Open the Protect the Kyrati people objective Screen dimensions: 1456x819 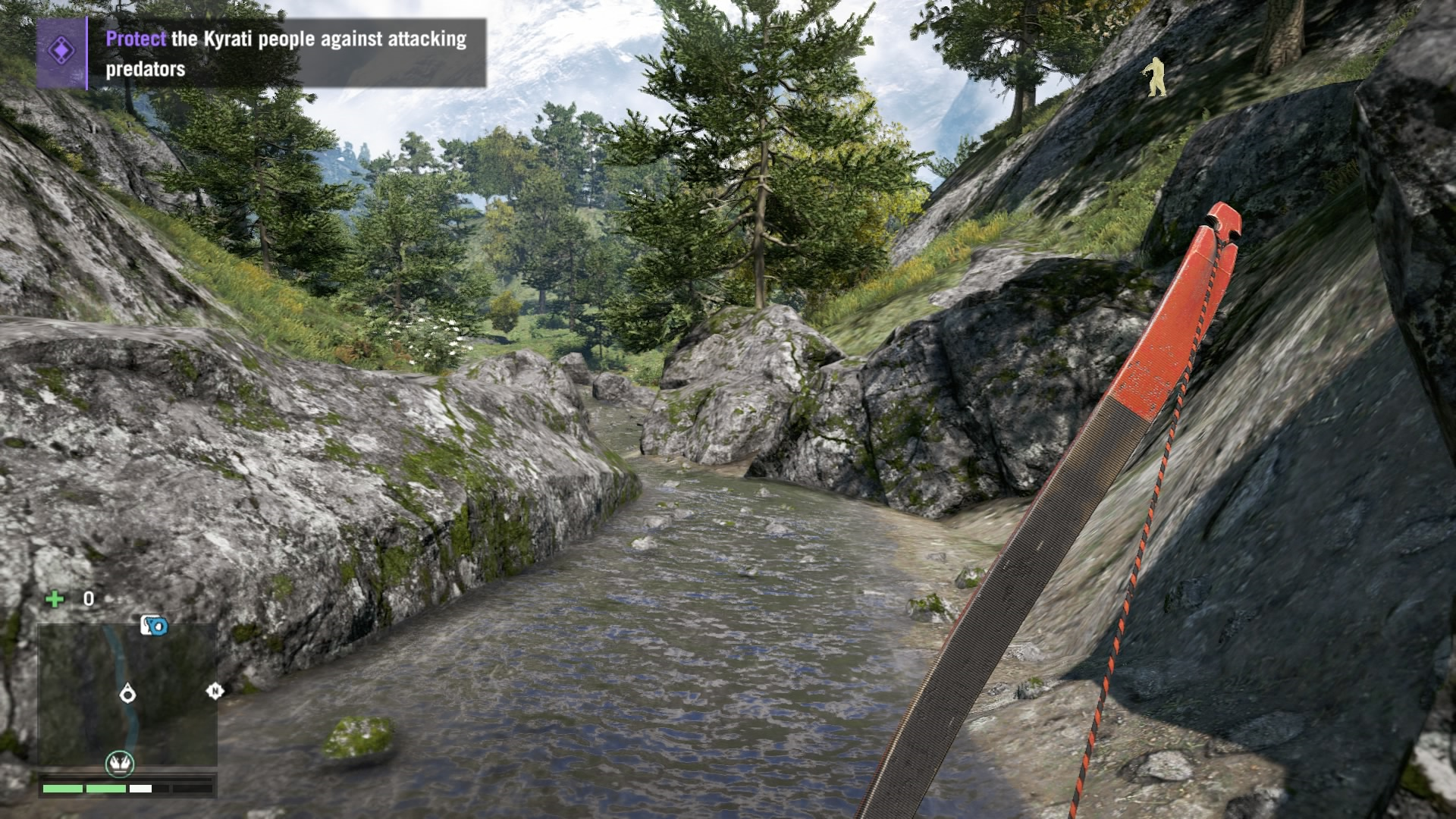tap(286, 53)
